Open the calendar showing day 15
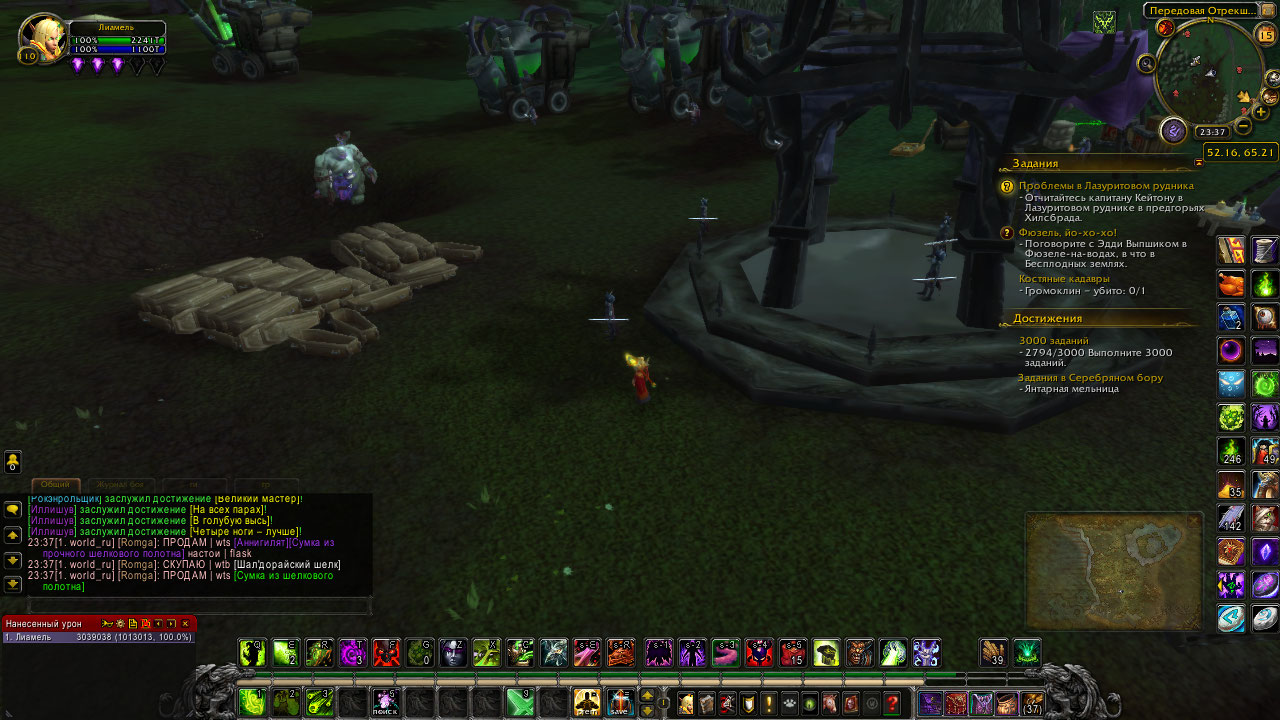The width and height of the screenshot is (1280, 720). pyautogui.click(x=1266, y=36)
